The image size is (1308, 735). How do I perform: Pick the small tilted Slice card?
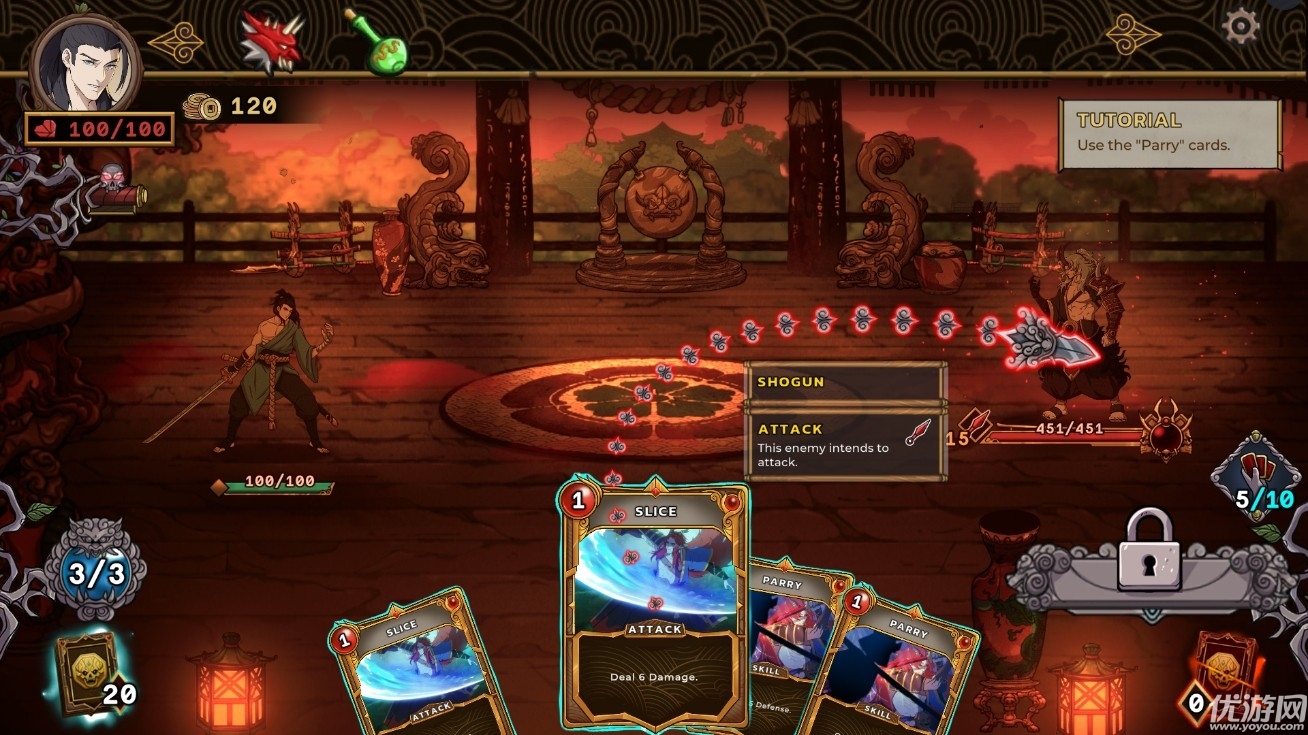pyautogui.click(x=415, y=670)
